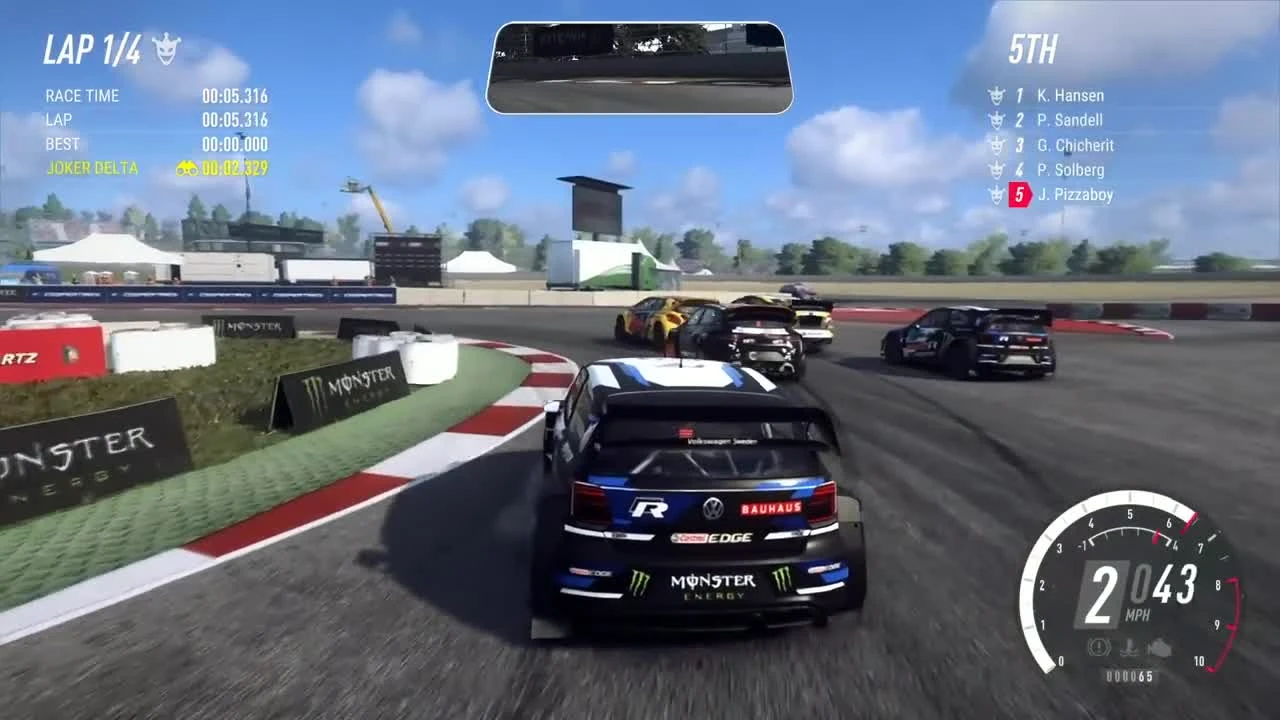
Task: Select the K. Hansen standings entry
Action: click(x=1070, y=95)
